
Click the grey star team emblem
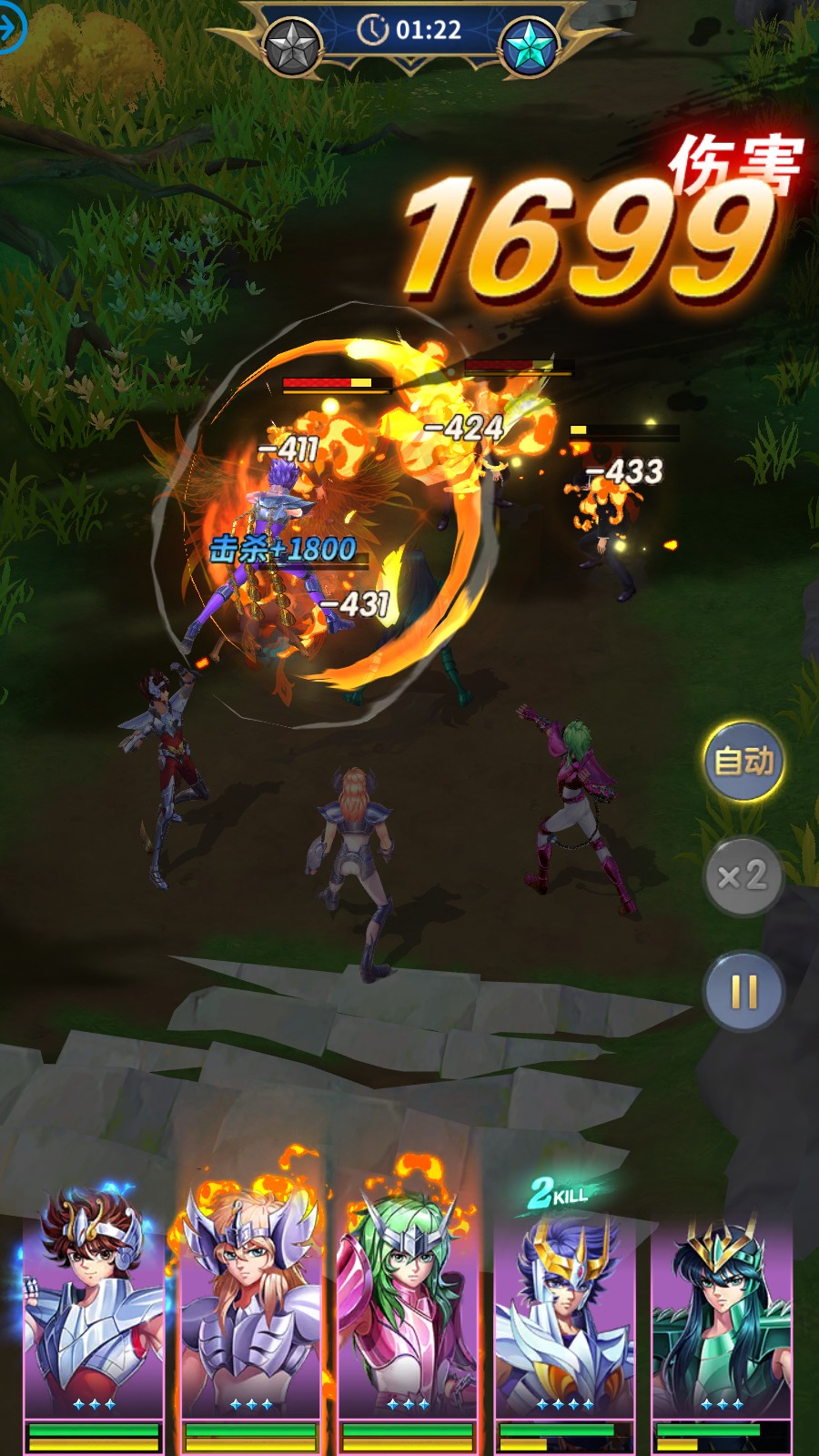pyautogui.click(x=292, y=45)
